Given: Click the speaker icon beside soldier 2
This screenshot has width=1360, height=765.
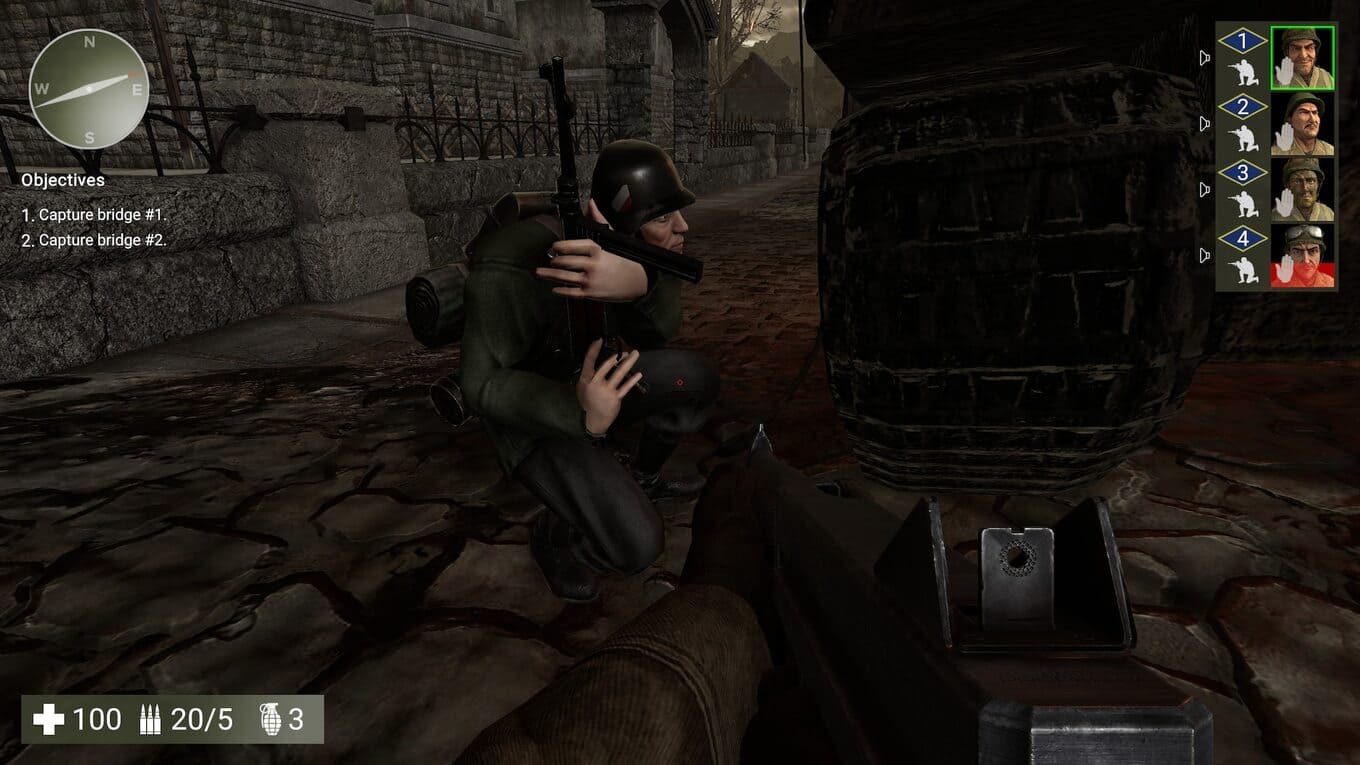Looking at the screenshot, I should point(1205,124).
